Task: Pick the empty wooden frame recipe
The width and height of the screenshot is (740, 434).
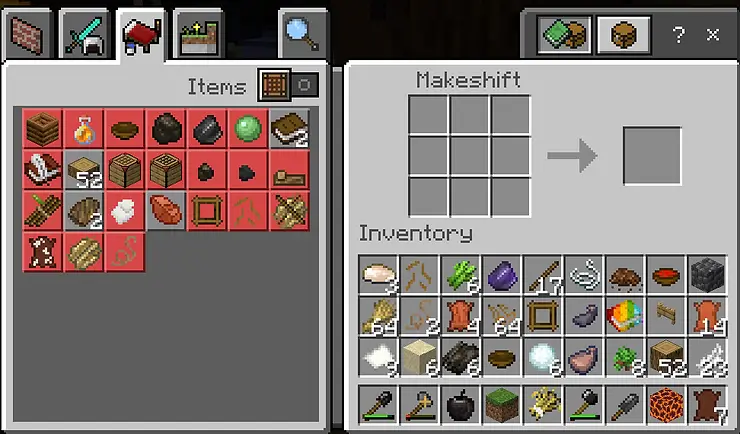Action: point(206,211)
